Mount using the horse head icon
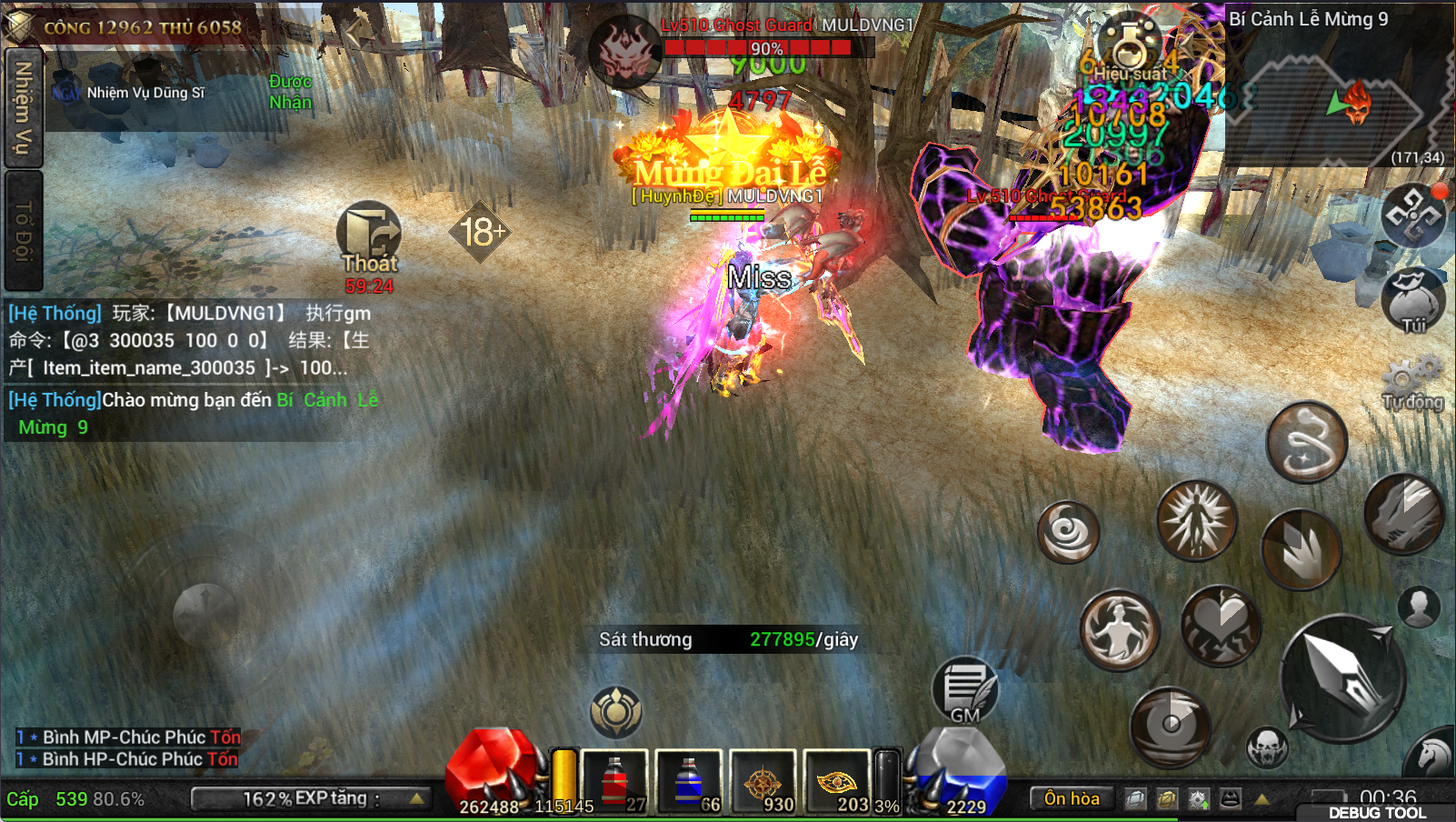Image resolution: width=1456 pixels, height=822 pixels. point(1432,755)
